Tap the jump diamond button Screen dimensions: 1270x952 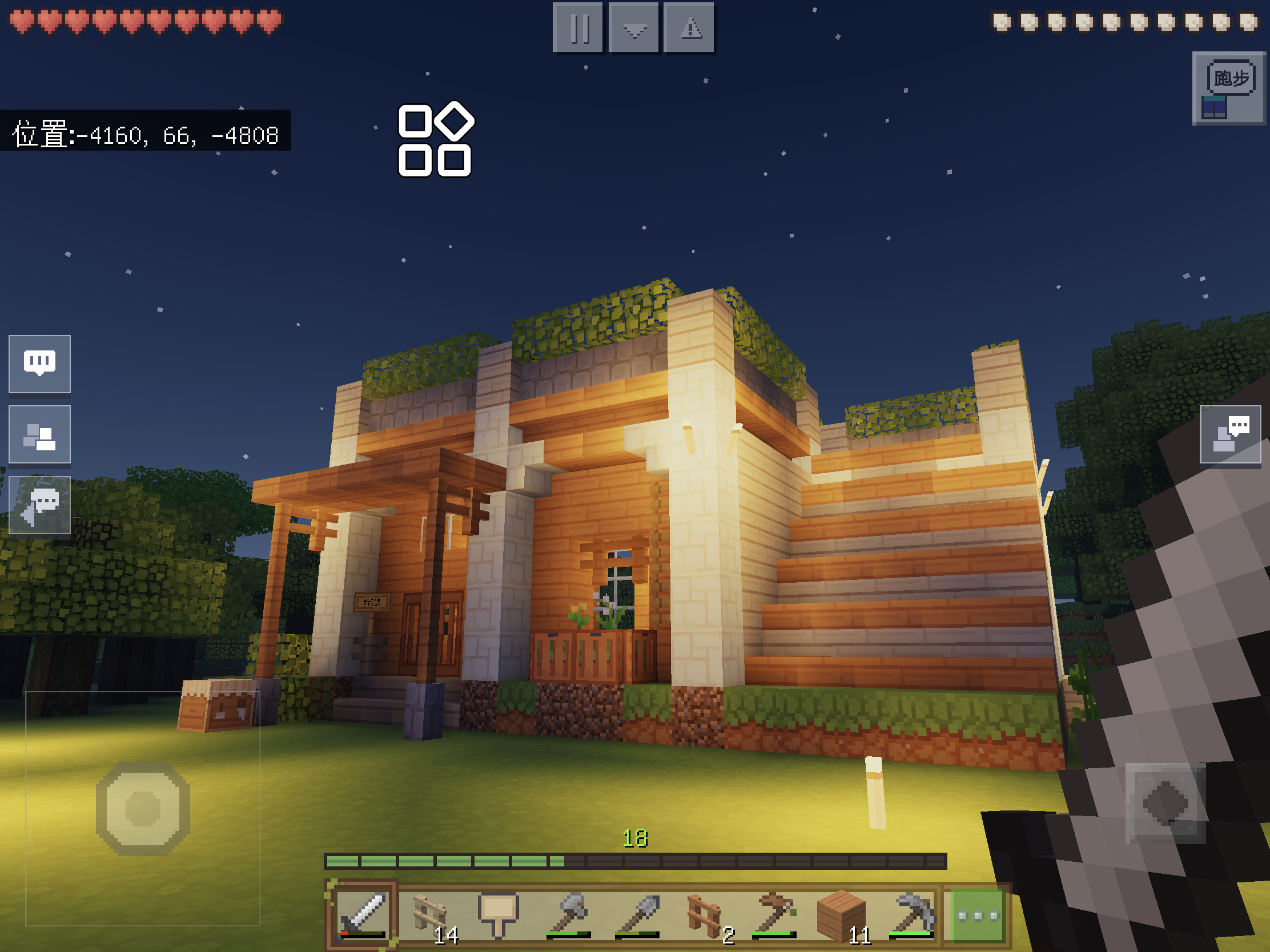[1165, 803]
